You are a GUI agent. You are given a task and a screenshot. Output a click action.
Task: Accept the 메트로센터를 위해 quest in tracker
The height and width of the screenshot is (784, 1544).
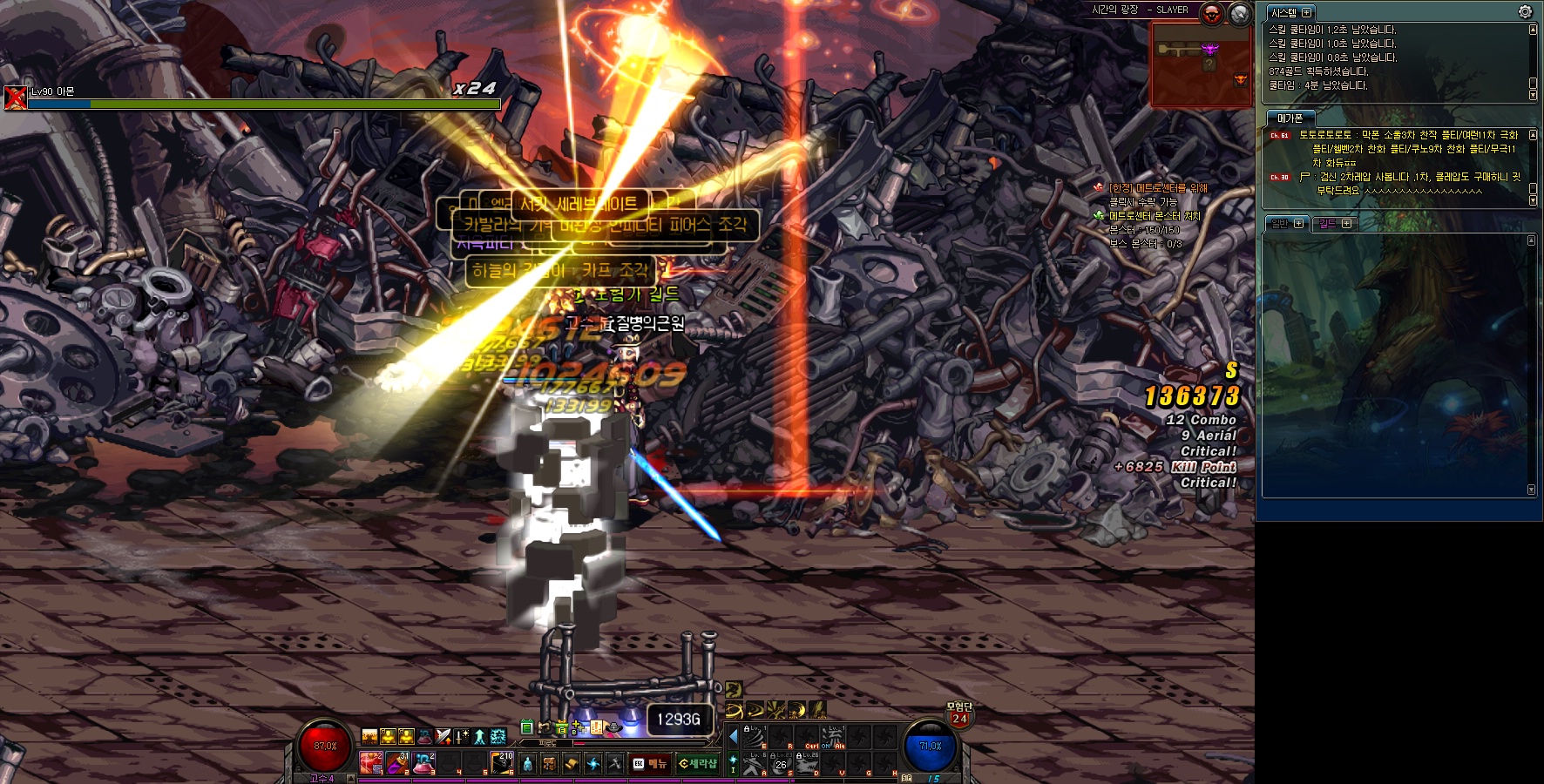click(1158, 188)
